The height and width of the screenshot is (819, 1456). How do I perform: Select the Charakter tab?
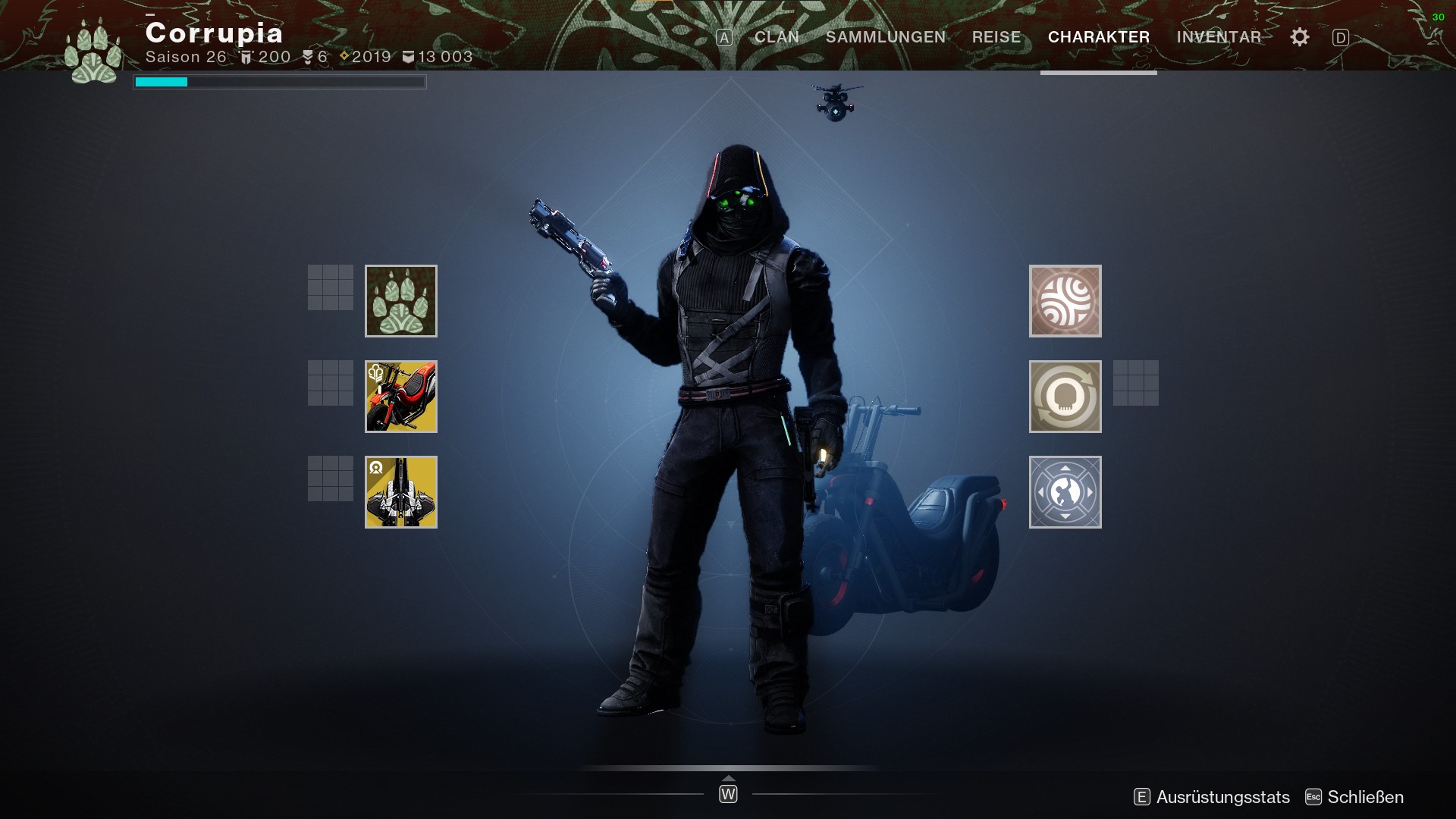coord(1098,37)
